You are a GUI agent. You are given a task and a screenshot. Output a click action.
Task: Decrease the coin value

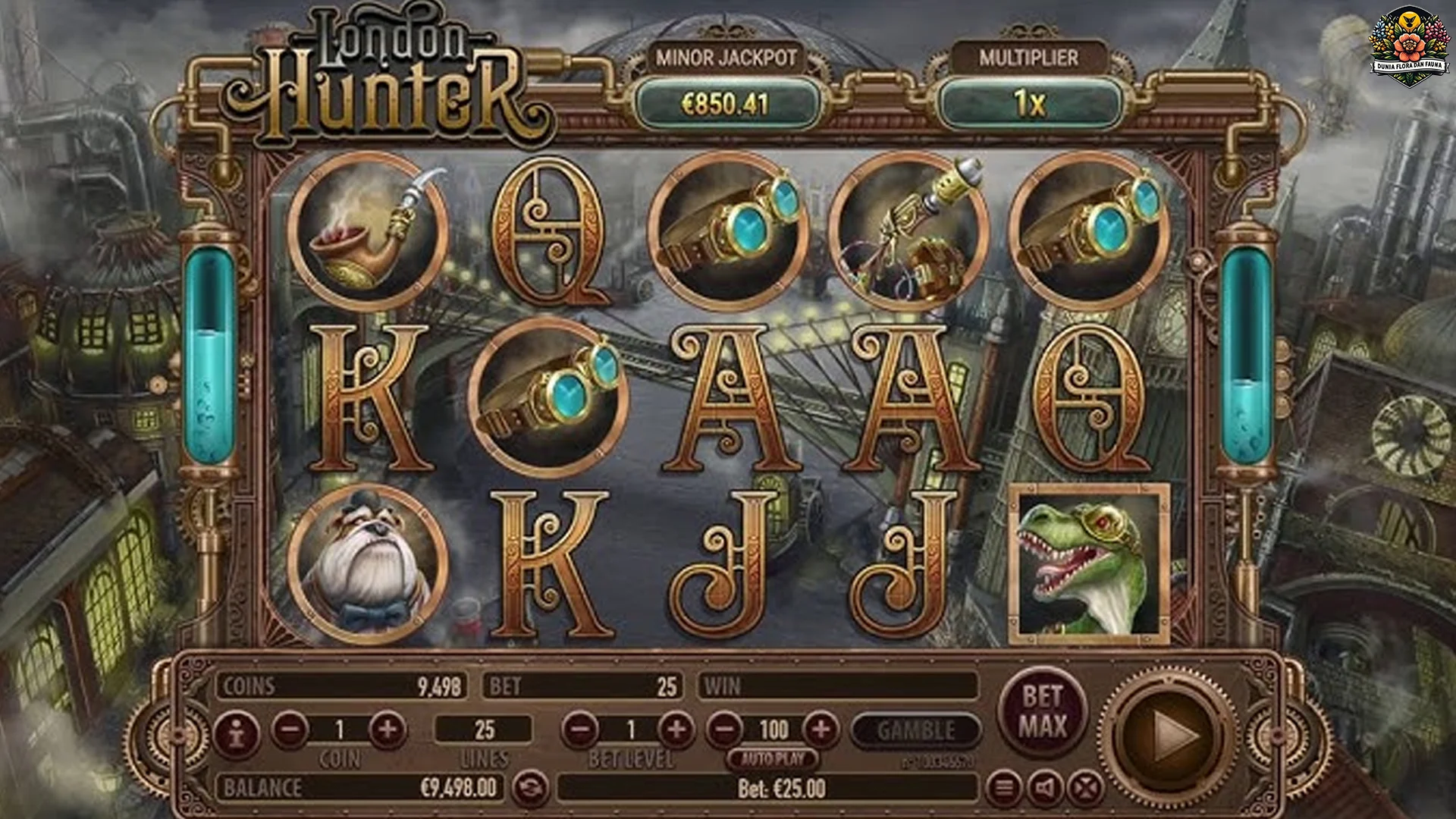[x=290, y=730]
